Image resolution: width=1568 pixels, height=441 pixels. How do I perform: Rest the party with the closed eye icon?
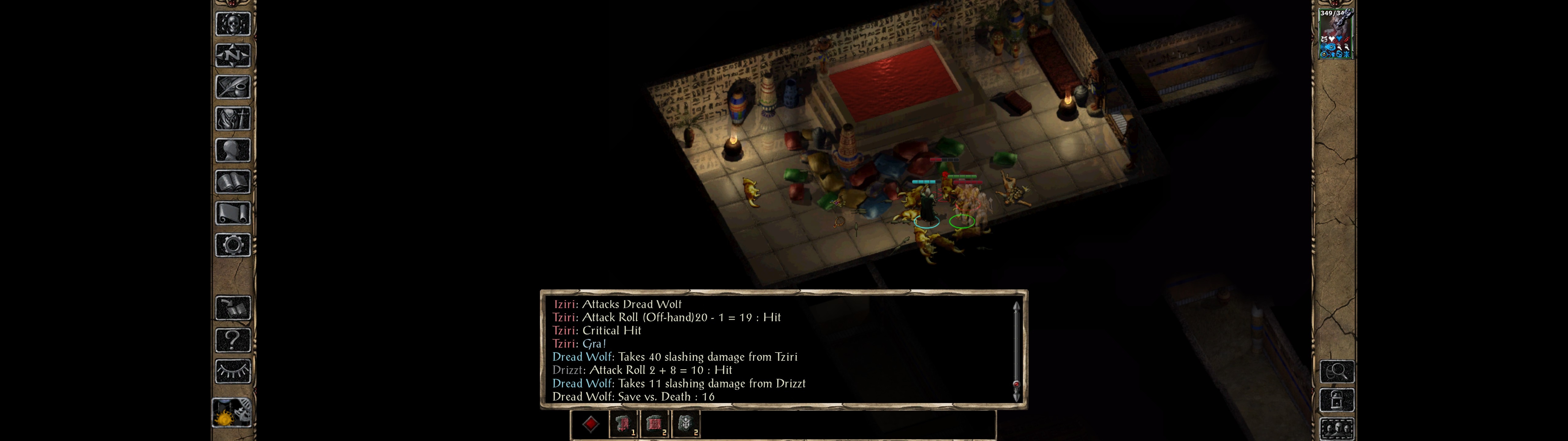point(232,371)
